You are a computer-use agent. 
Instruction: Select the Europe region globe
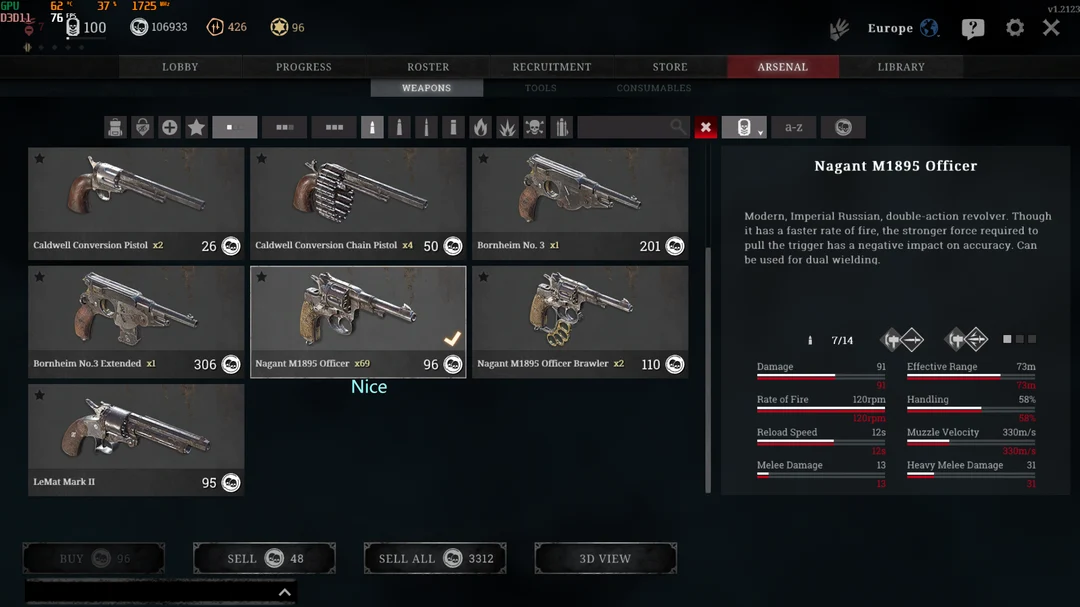929,28
